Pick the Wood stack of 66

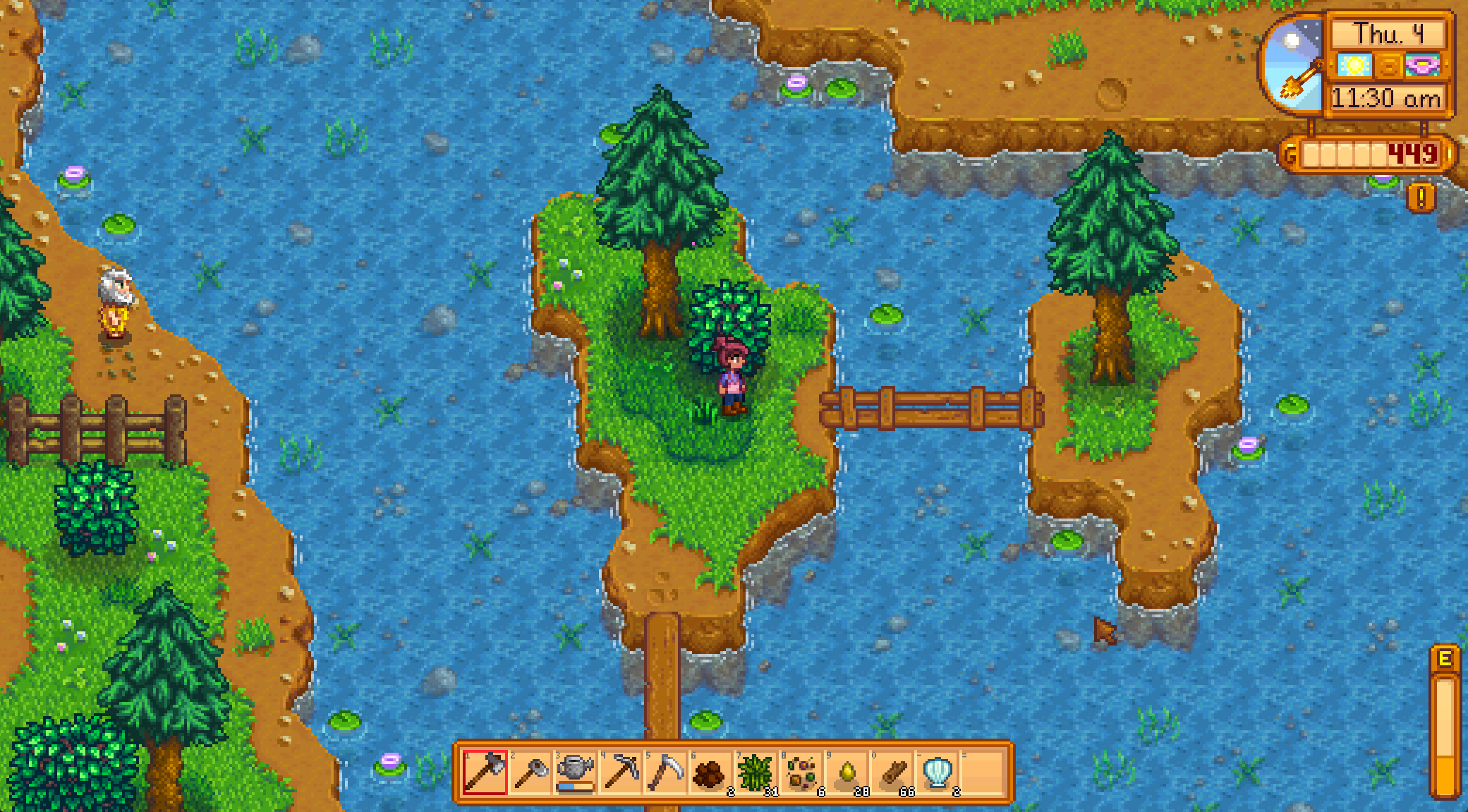coord(892,772)
